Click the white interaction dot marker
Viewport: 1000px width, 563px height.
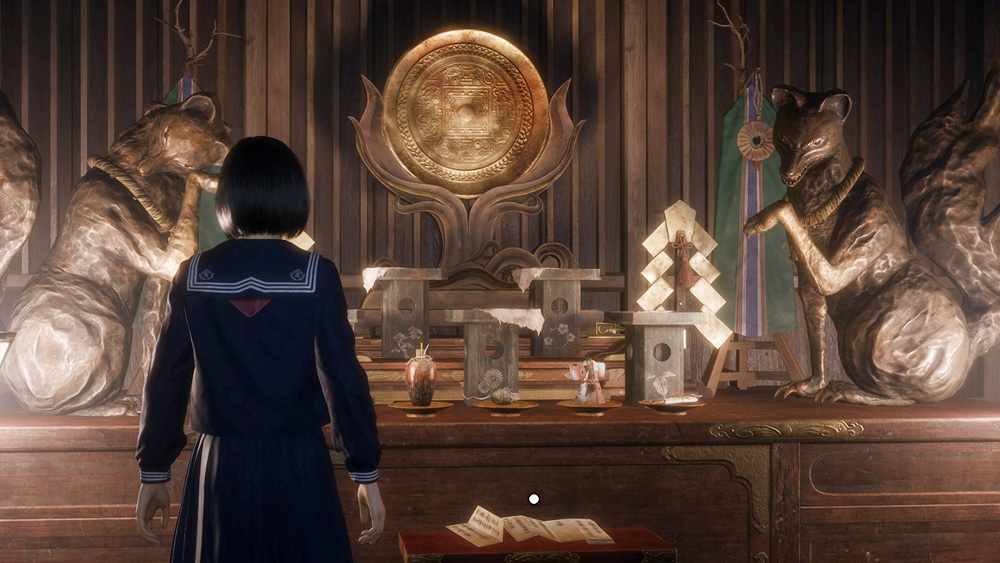(x=534, y=498)
